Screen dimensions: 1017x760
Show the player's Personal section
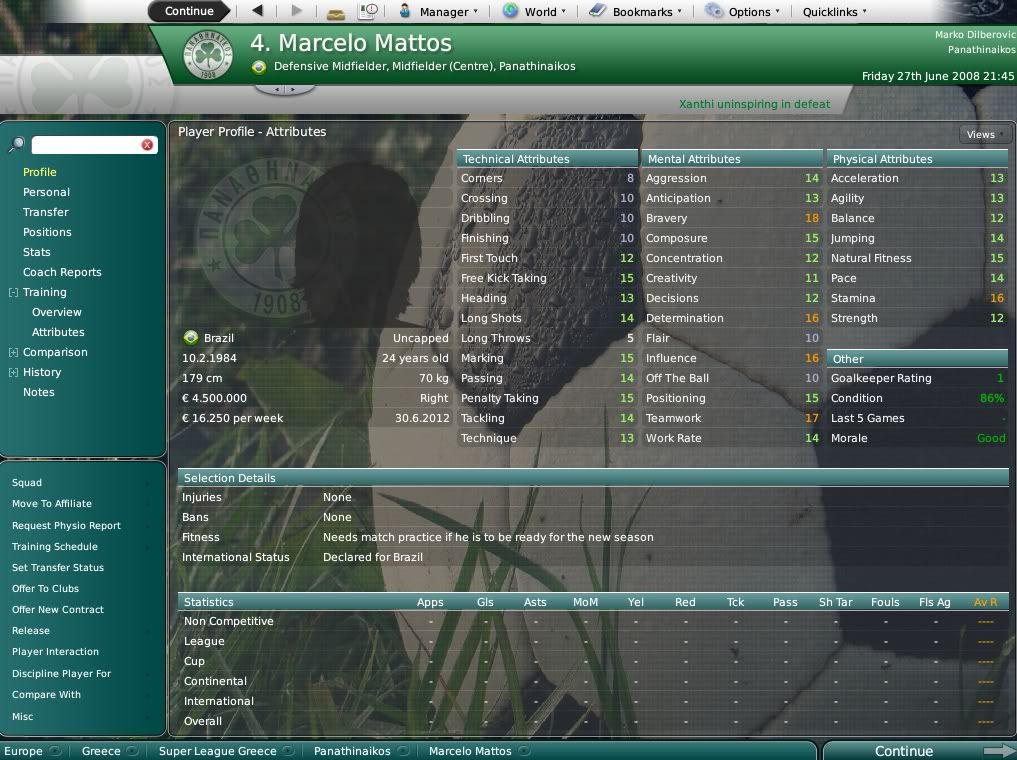coord(46,192)
